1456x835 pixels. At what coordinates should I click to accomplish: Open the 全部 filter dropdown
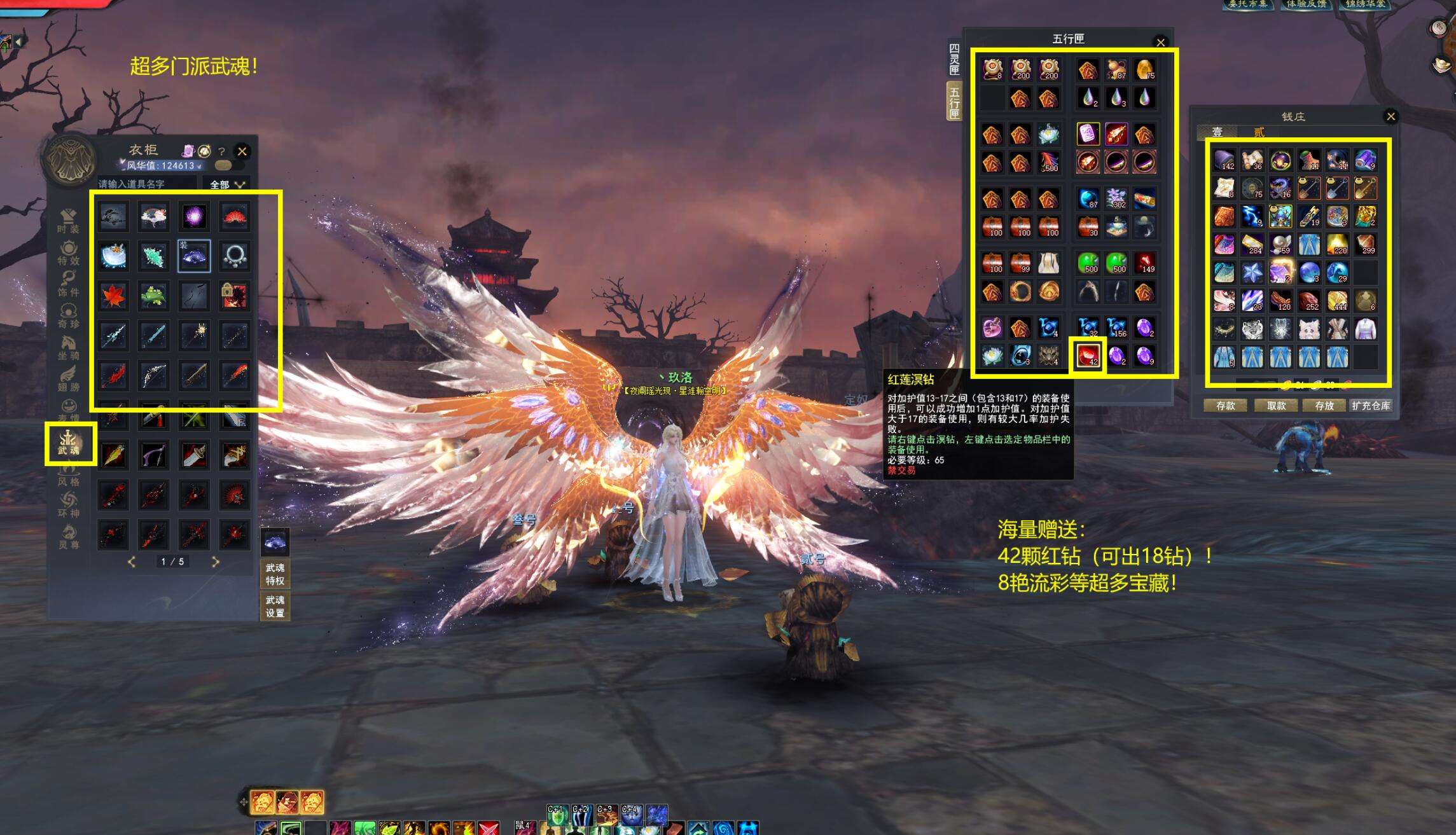[227, 184]
